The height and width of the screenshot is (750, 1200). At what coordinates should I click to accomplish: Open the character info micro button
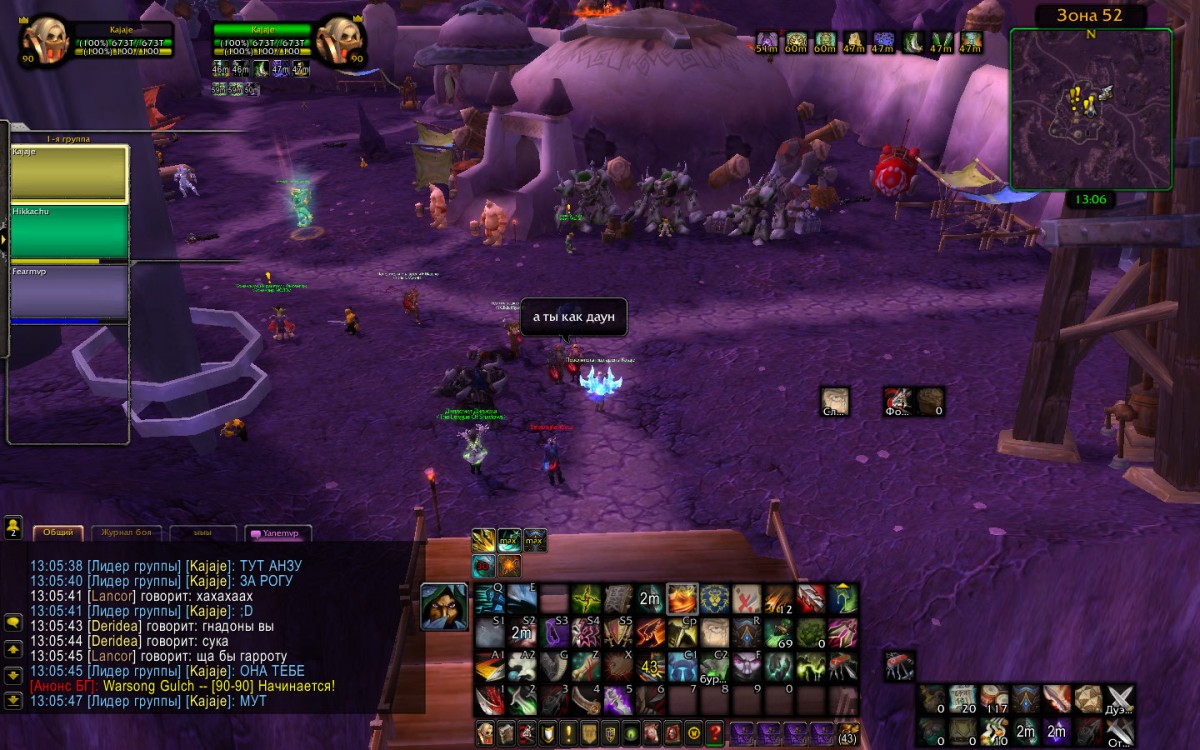(485, 732)
